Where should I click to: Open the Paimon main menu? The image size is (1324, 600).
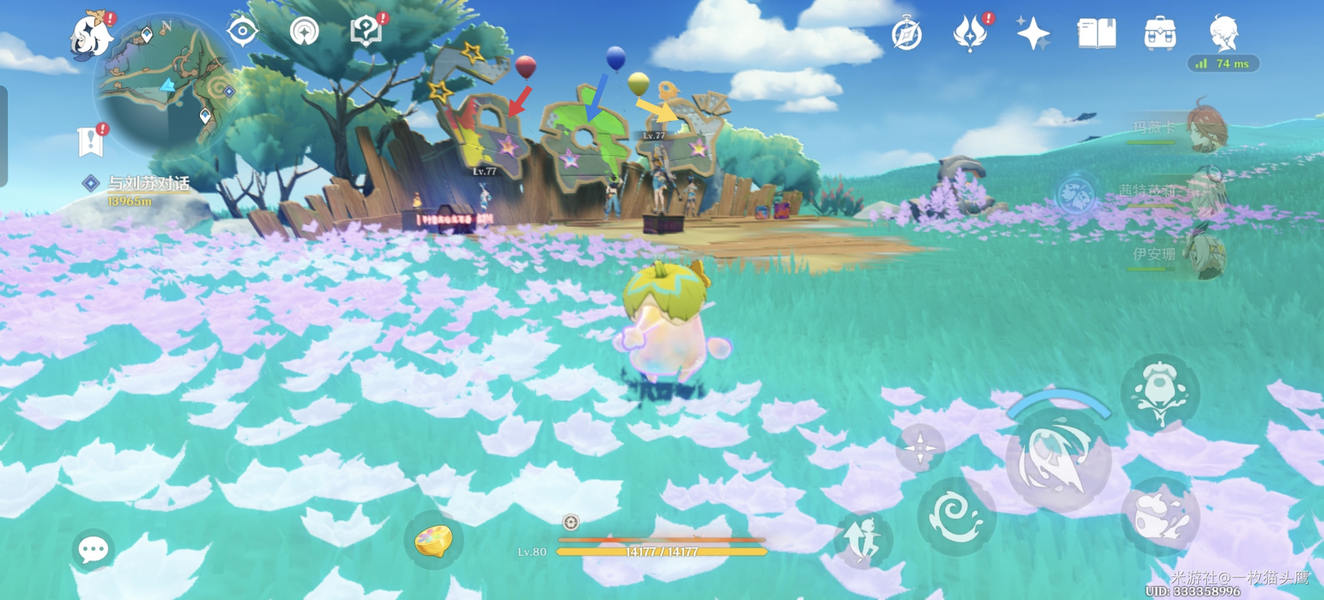click(91, 36)
